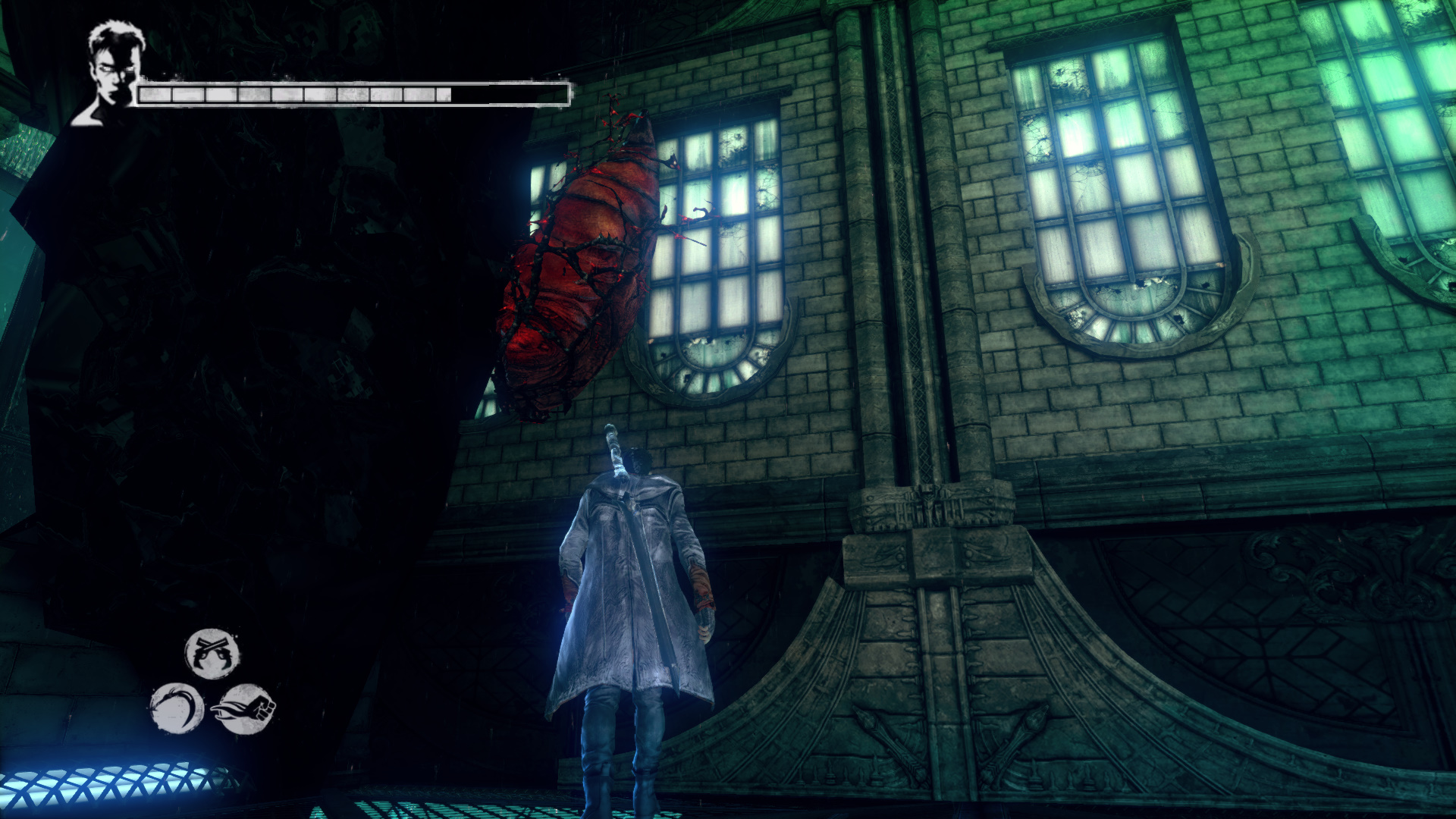Choose the curved scythe weapon icon

pos(177,708)
